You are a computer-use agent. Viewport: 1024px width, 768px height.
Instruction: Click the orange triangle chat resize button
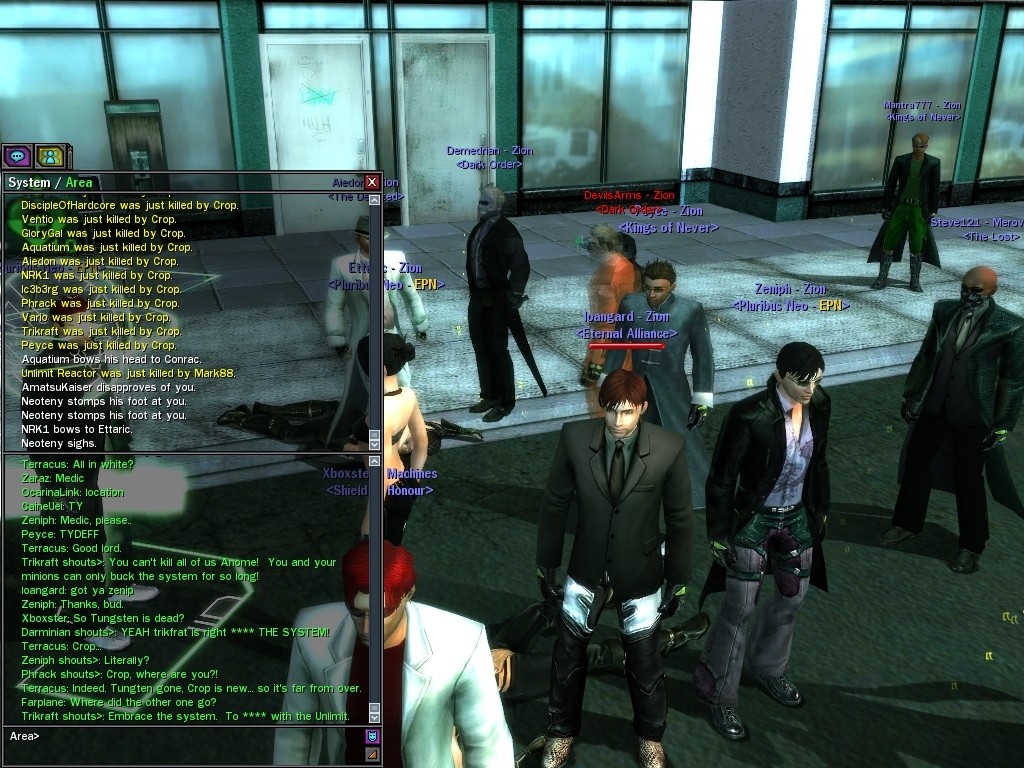click(x=373, y=753)
